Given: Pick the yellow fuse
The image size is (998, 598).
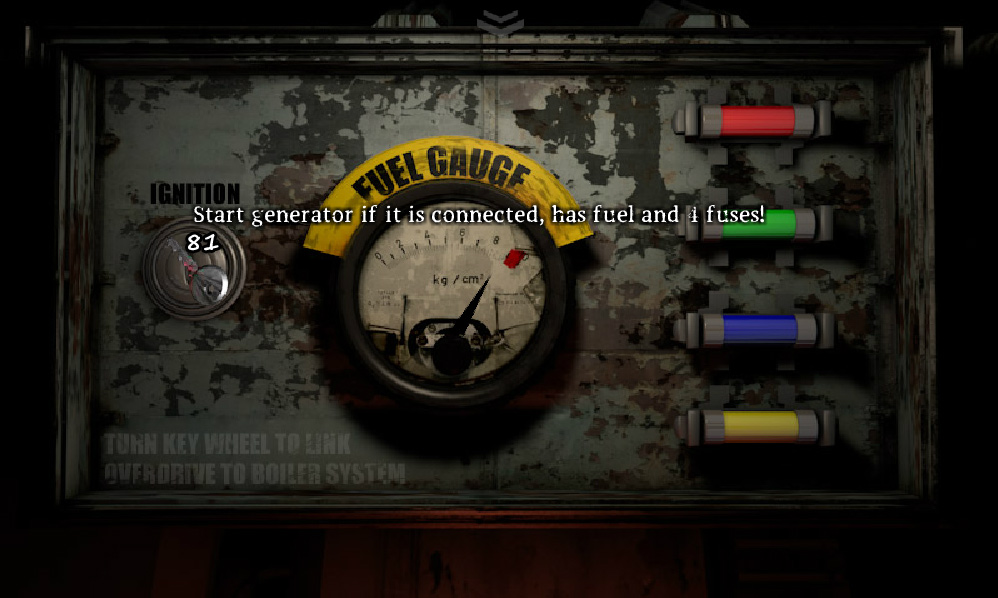Looking at the screenshot, I should 757,426.
